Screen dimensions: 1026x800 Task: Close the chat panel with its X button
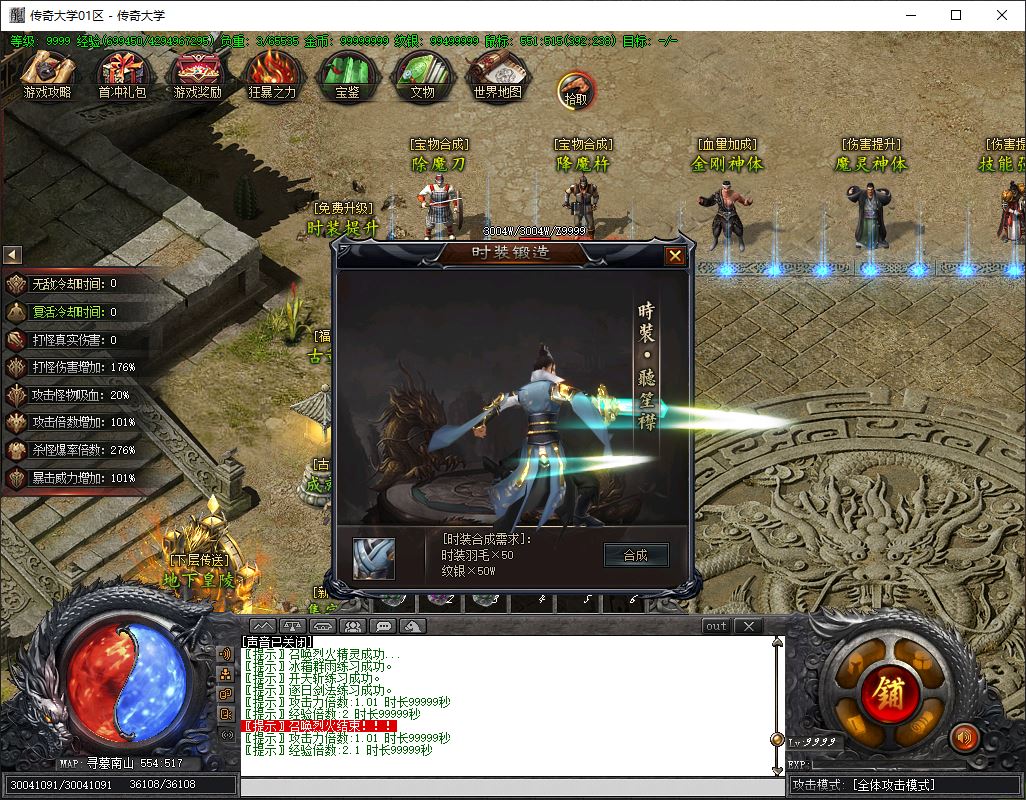pos(748,626)
